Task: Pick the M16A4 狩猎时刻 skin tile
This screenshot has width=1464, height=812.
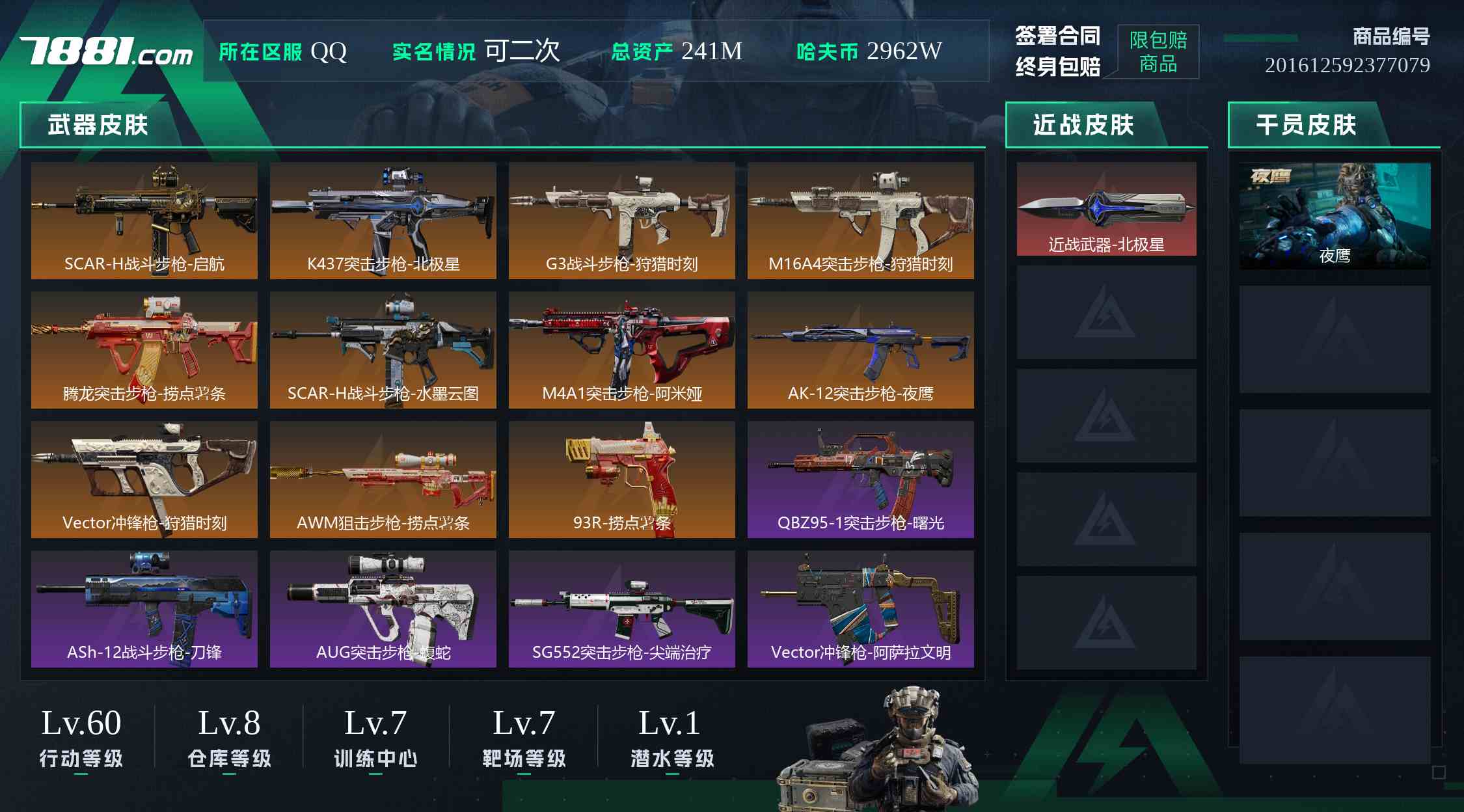Action: 860,221
